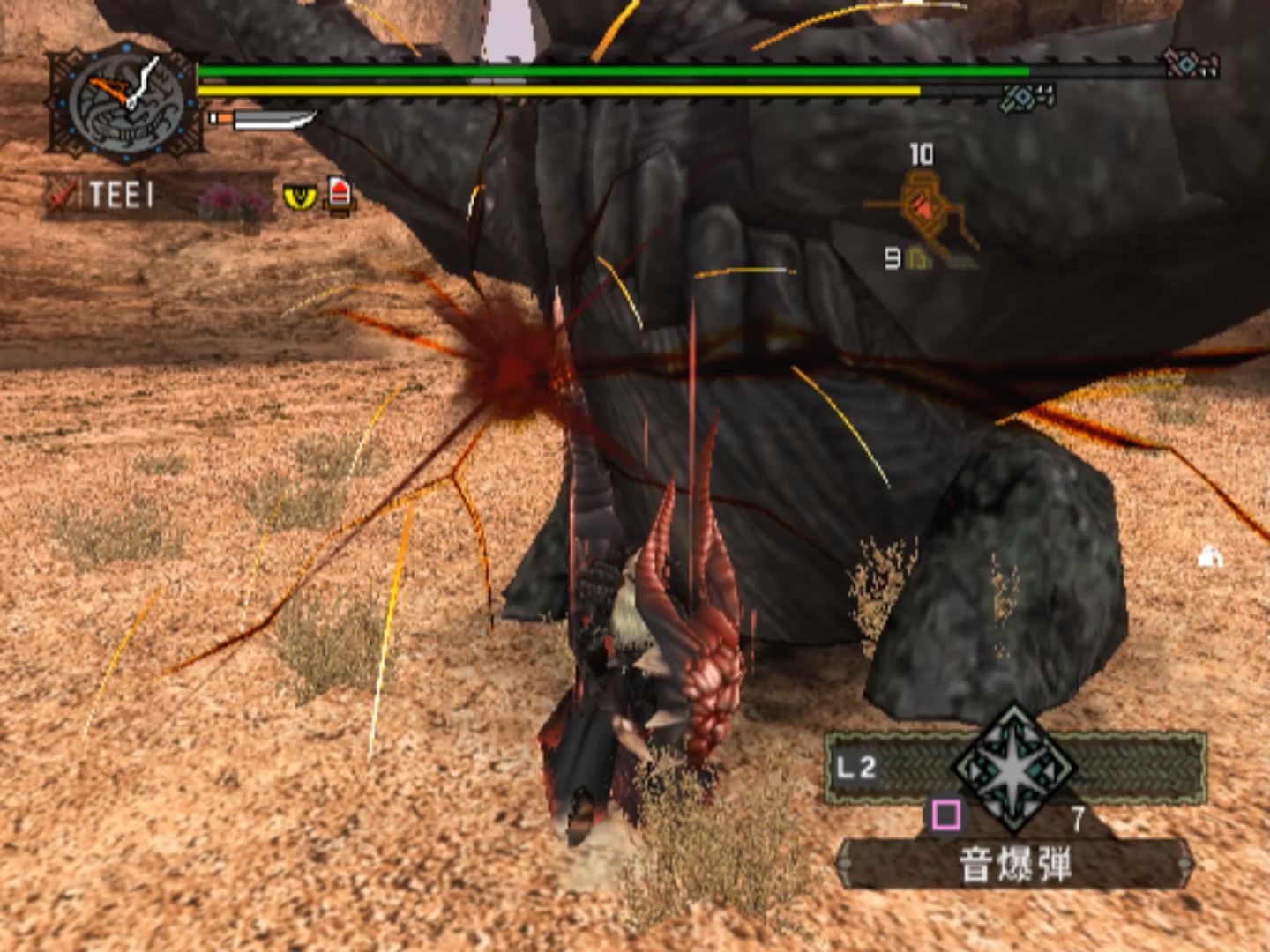Click the 音爆弾 item name label
1270x952 pixels.
pyautogui.click(x=1014, y=864)
